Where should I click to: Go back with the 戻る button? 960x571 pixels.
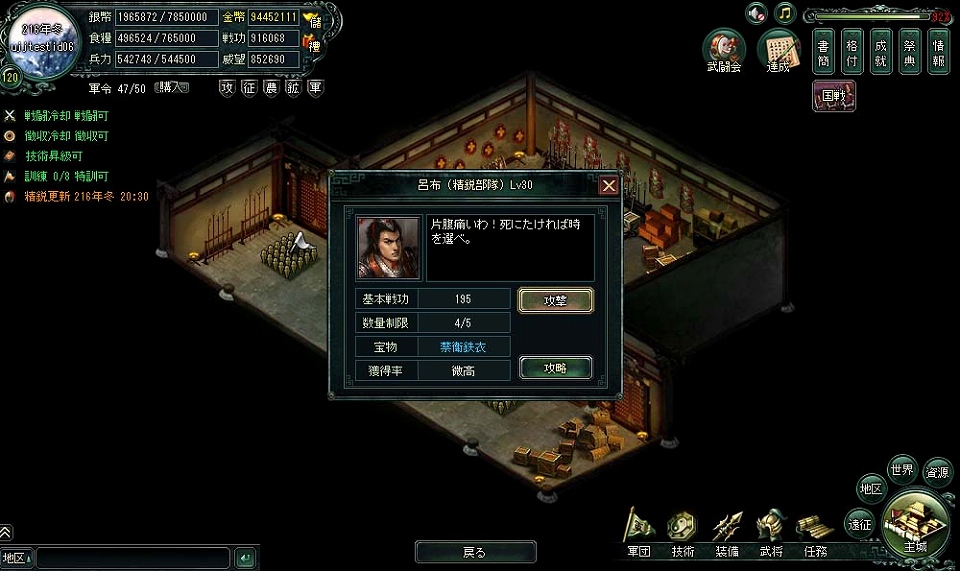coord(475,552)
